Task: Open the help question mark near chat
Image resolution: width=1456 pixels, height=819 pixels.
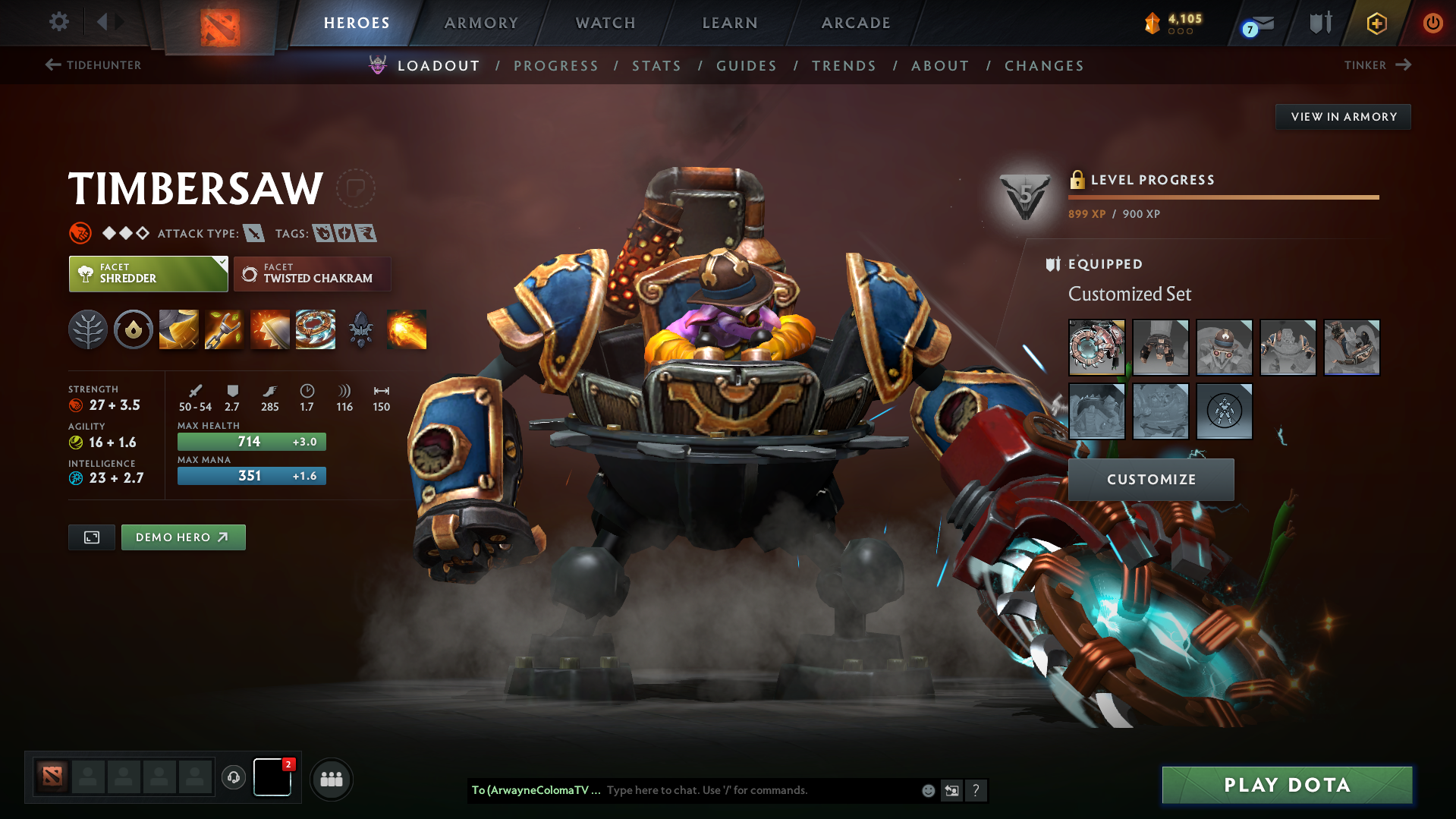Action: [x=976, y=790]
